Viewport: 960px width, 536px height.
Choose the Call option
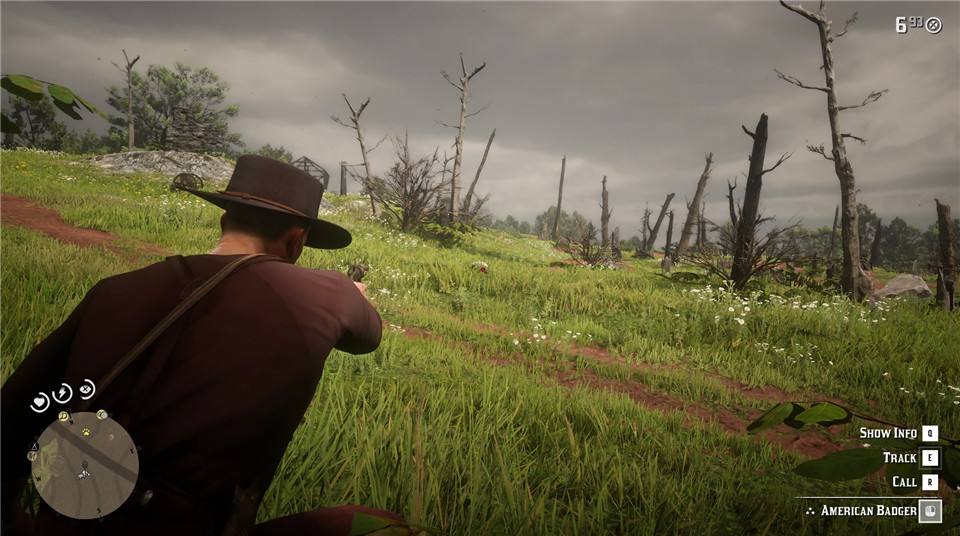point(904,481)
